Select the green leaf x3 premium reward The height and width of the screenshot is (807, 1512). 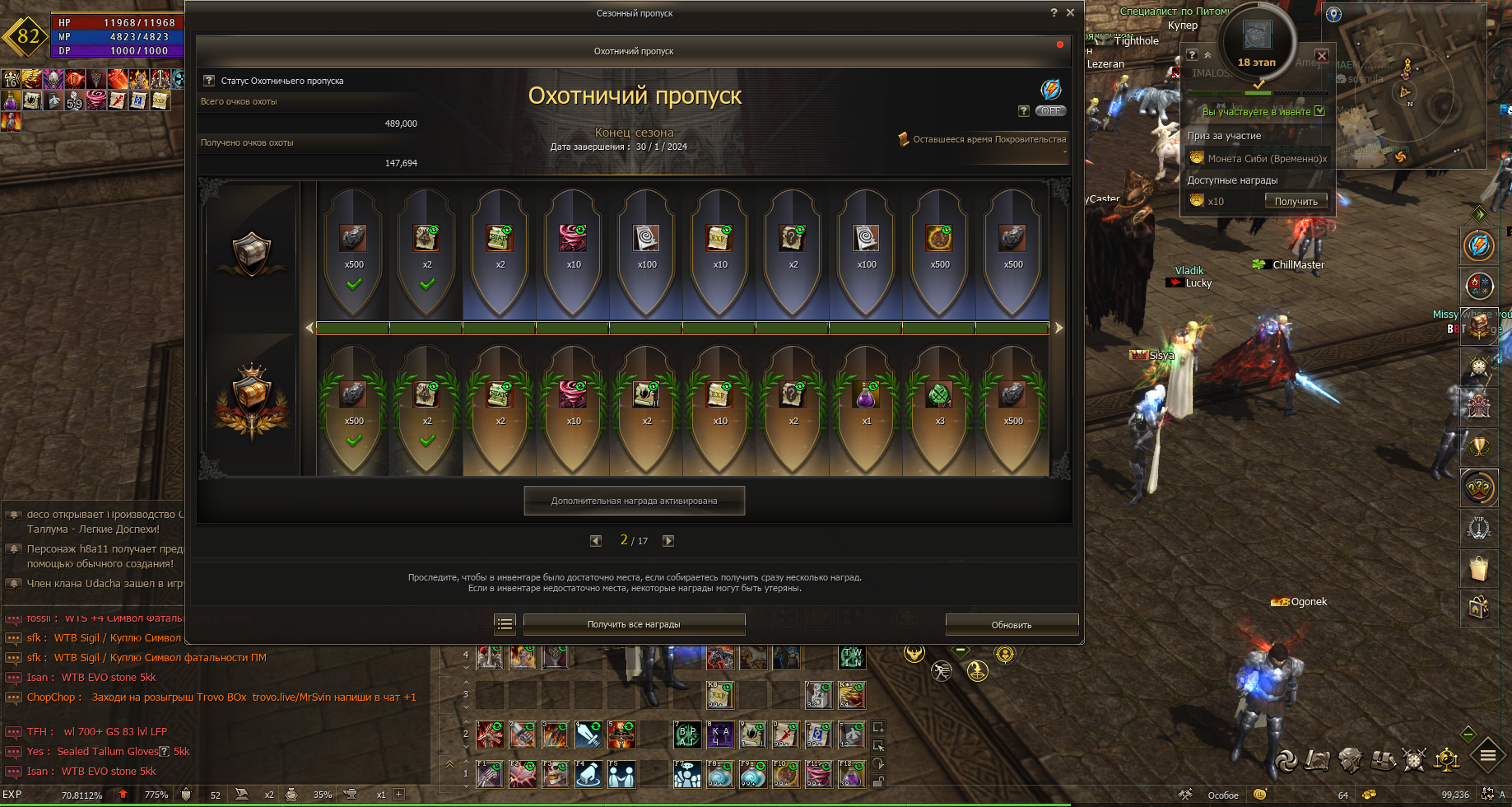(939, 396)
